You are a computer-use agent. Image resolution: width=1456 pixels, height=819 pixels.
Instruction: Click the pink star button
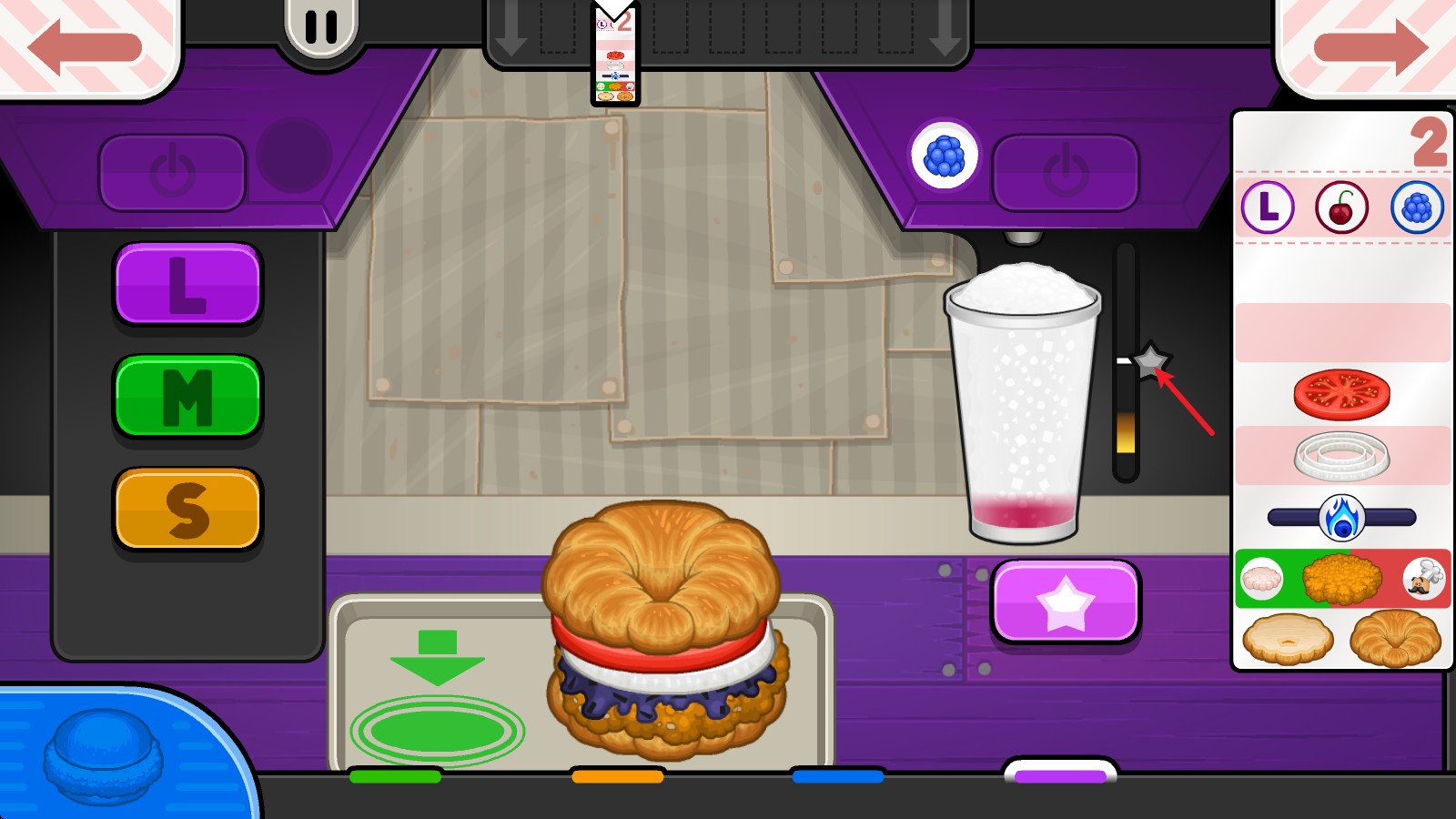[x=1066, y=602]
